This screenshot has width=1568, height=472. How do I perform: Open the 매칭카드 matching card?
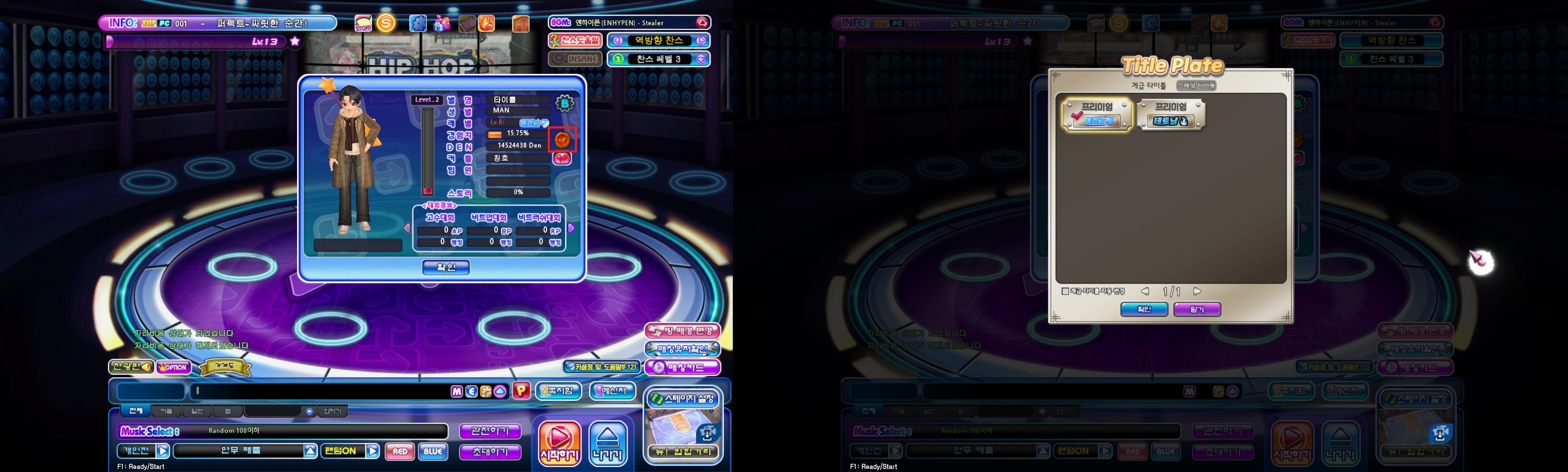682,368
